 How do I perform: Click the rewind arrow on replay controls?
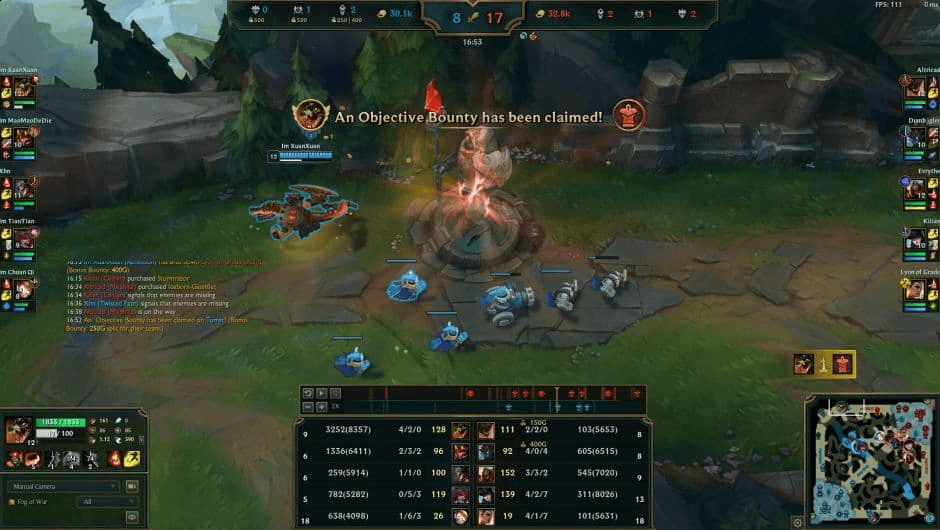[x=308, y=394]
